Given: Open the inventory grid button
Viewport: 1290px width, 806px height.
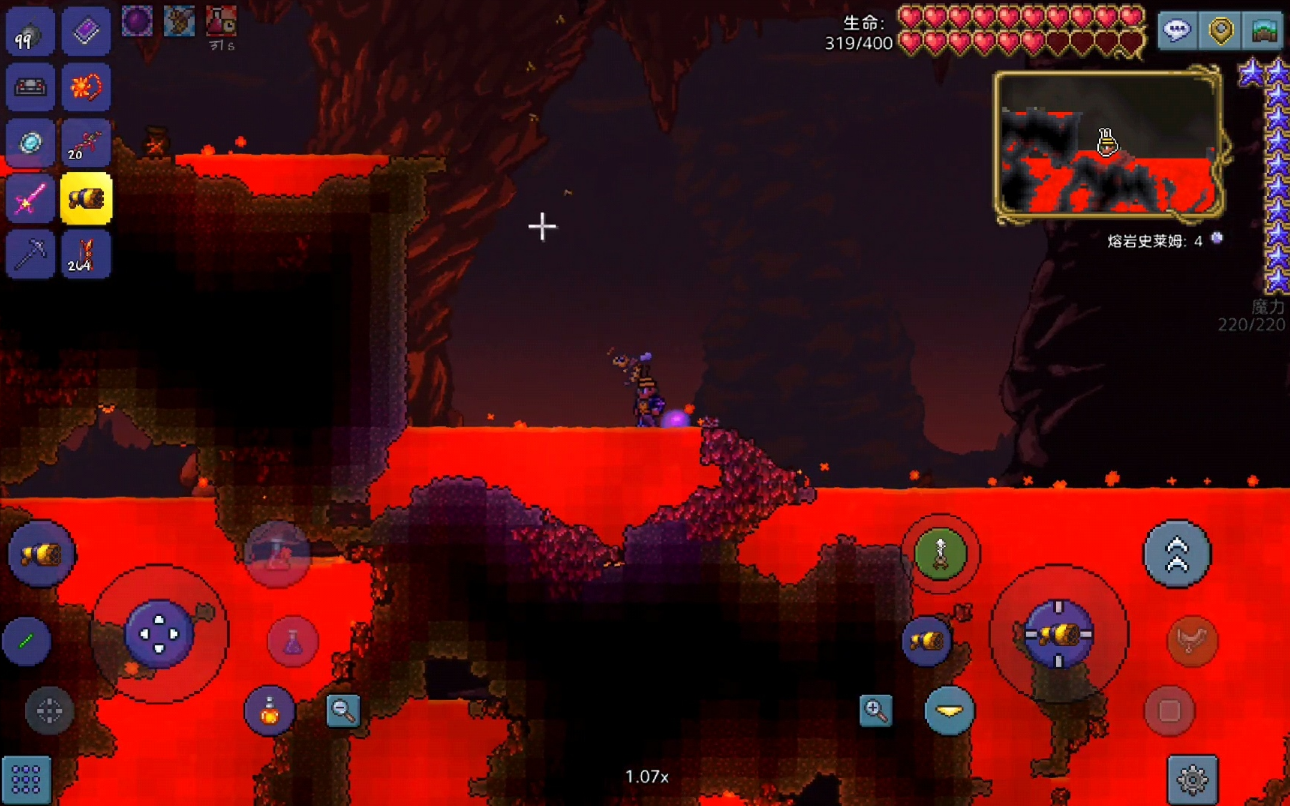Looking at the screenshot, I should [27, 778].
